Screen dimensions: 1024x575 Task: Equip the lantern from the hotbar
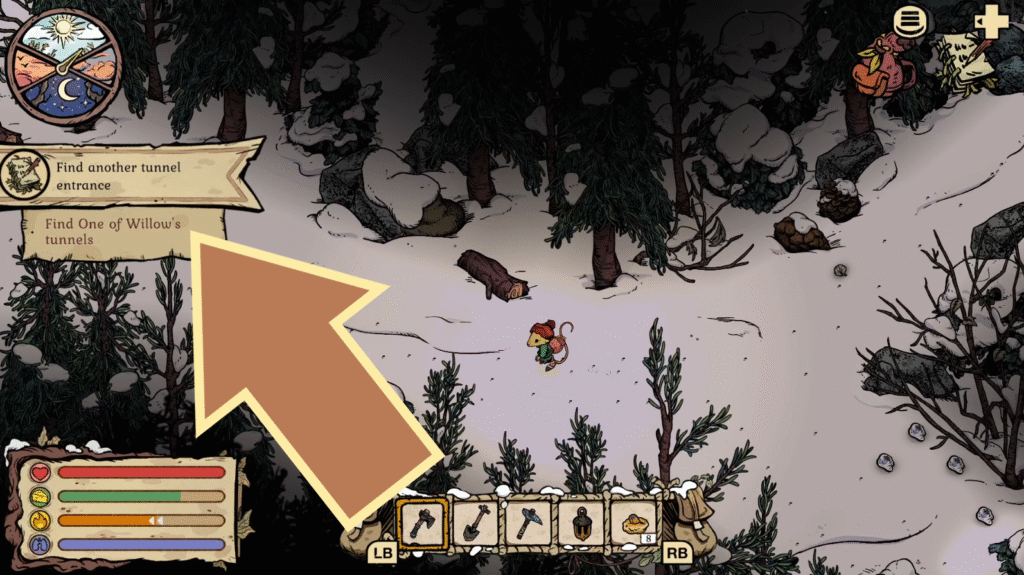(580, 522)
